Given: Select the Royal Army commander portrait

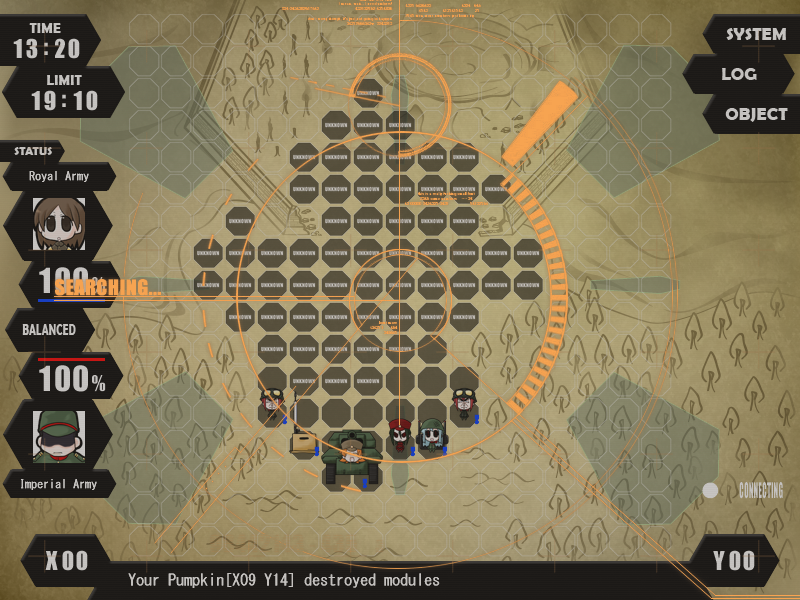Looking at the screenshot, I should [59, 223].
